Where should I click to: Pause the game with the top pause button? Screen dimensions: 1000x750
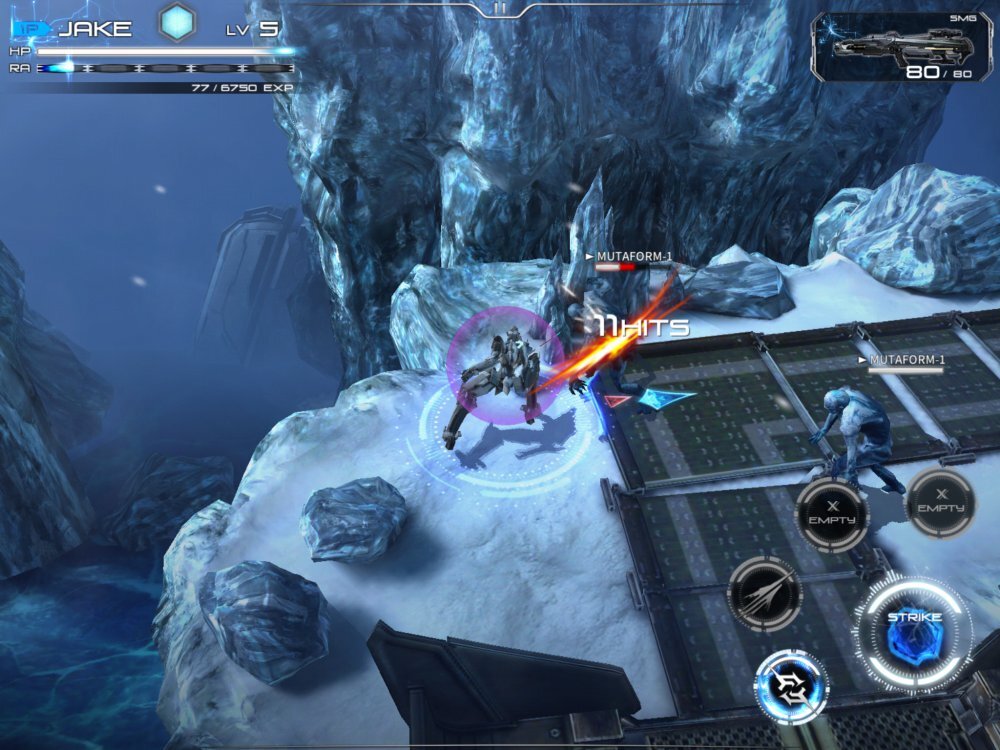500,8
